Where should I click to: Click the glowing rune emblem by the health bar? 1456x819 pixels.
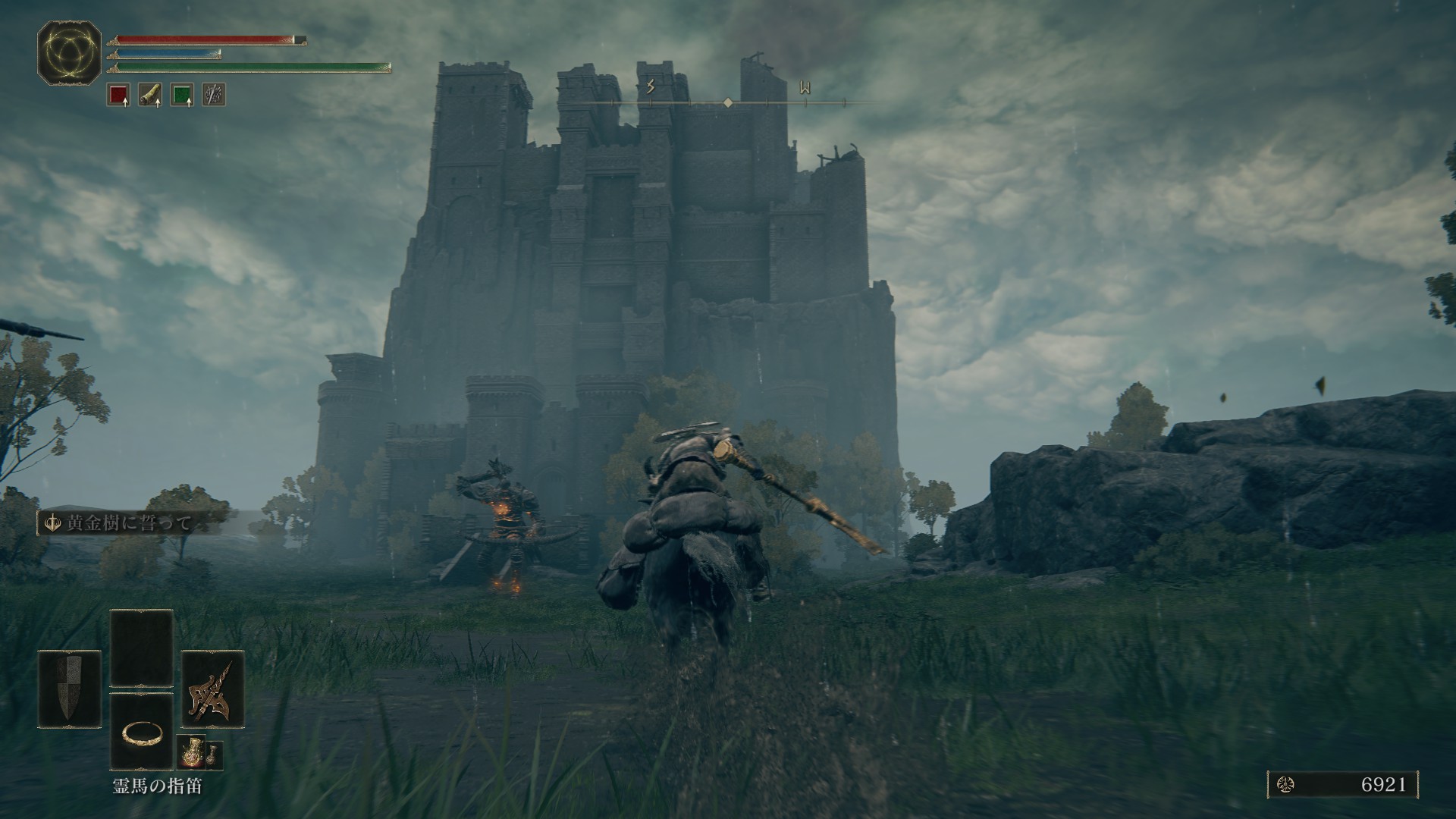(69, 52)
